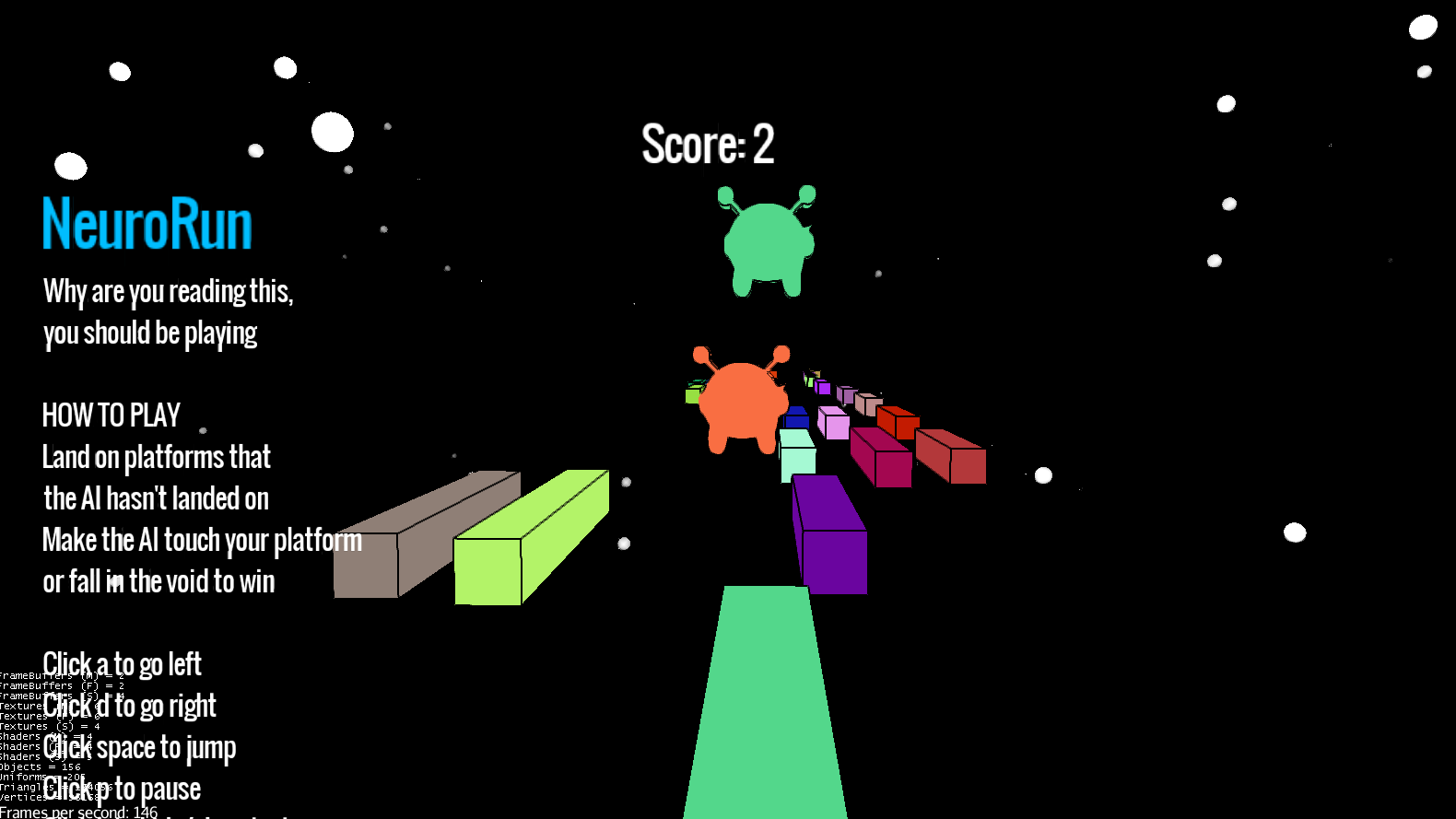
Task: Click the 'Score: 2' display
Action: coord(707,144)
